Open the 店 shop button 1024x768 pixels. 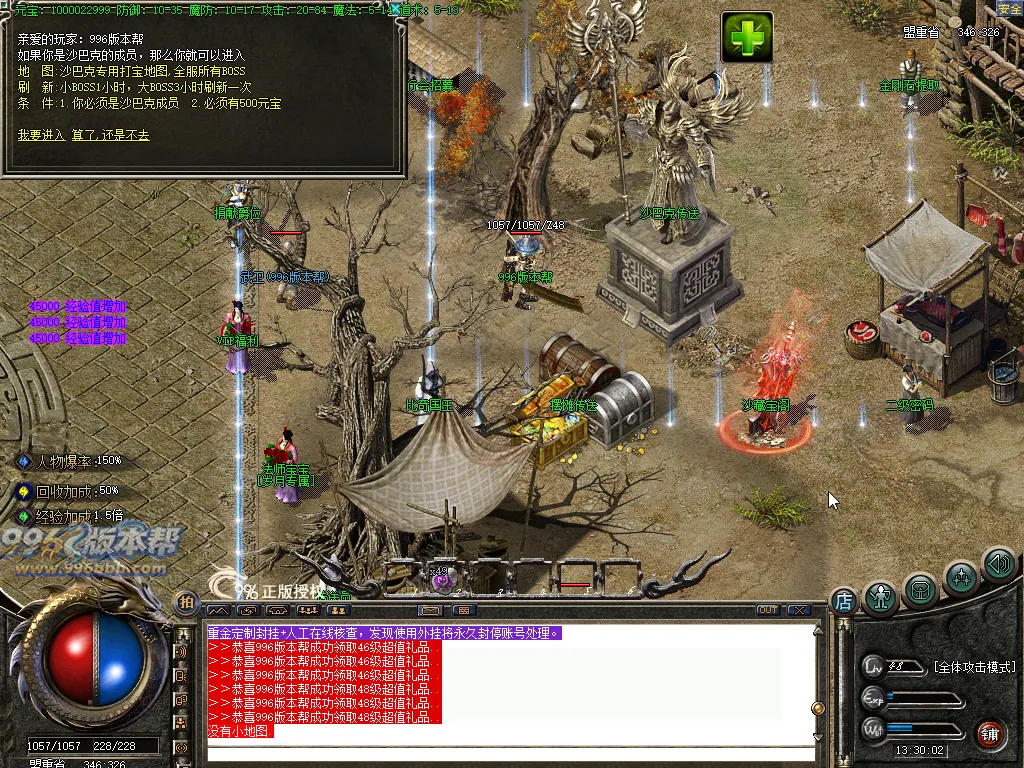(844, 602)
